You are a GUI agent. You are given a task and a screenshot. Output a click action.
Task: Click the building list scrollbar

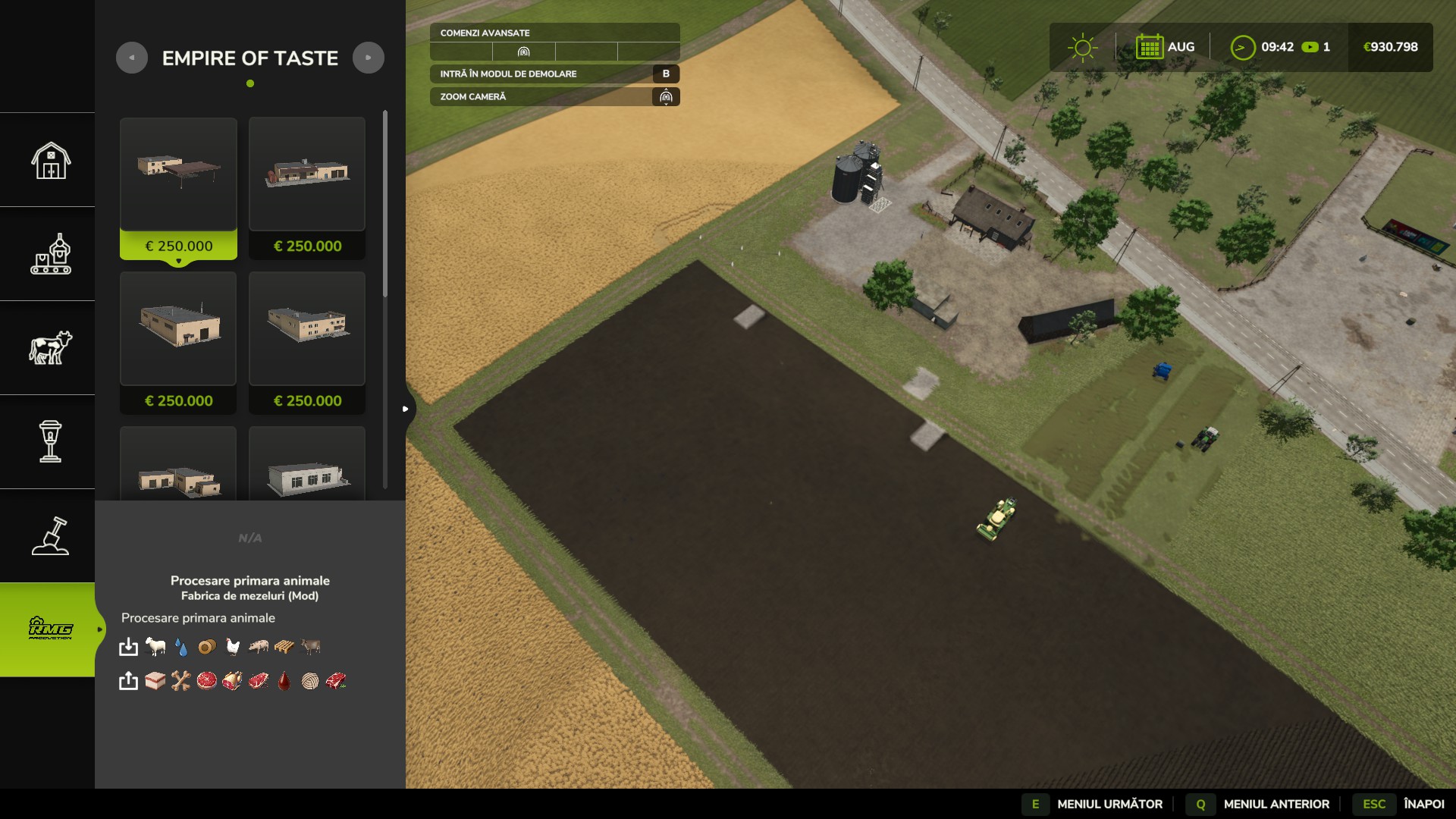385,205
